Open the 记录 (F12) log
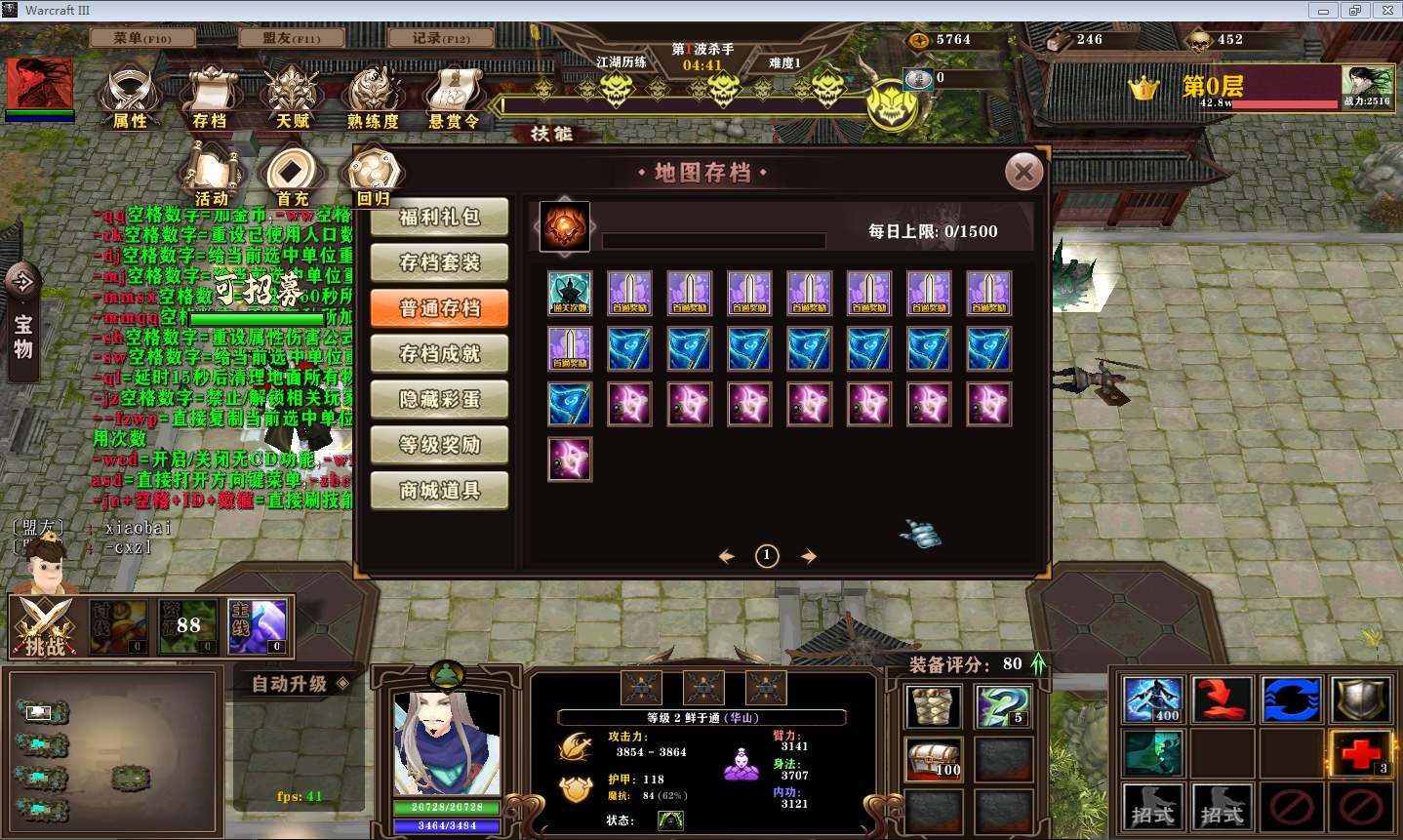 (441, 38)
